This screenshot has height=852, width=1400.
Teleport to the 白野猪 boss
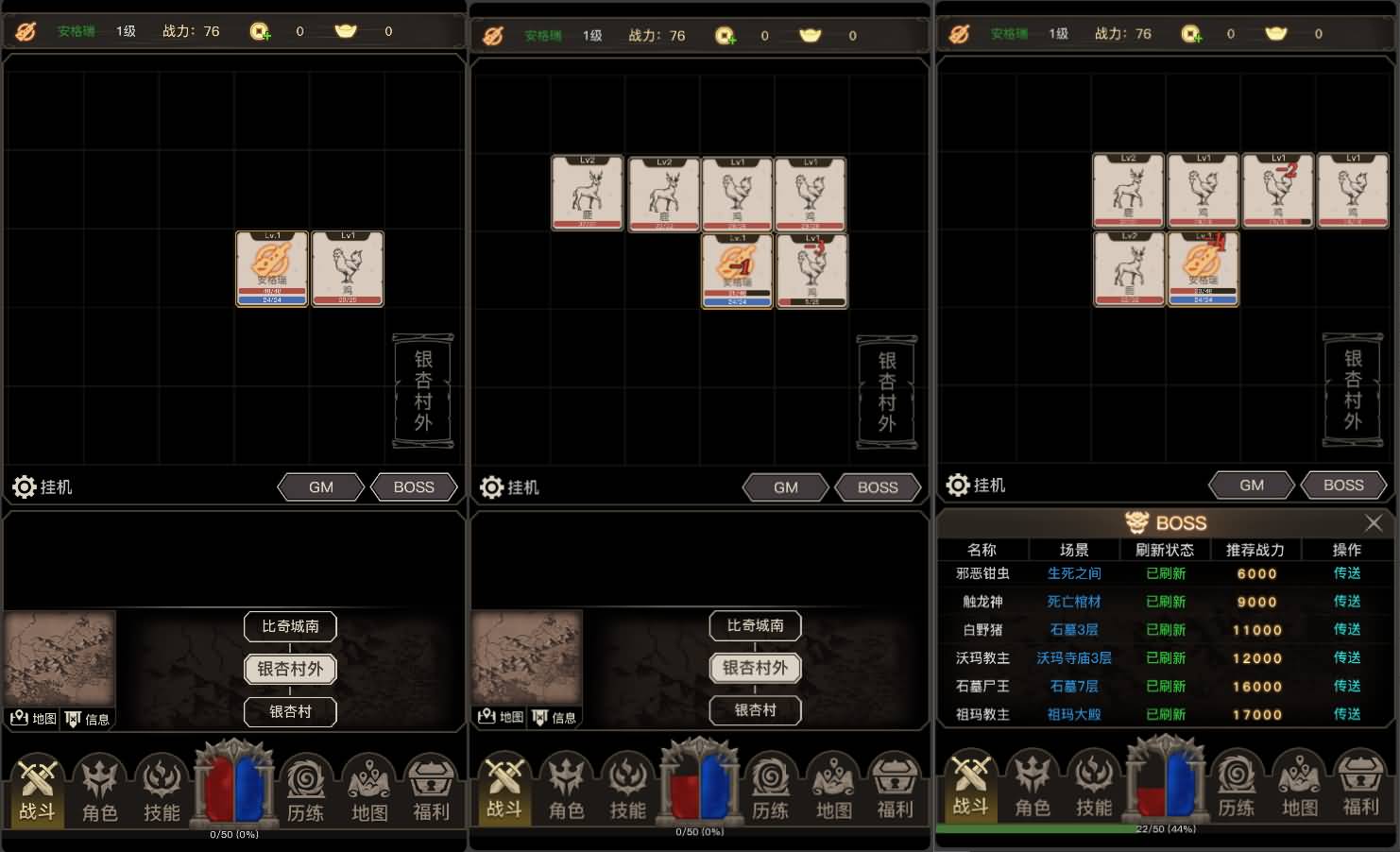1346,630
